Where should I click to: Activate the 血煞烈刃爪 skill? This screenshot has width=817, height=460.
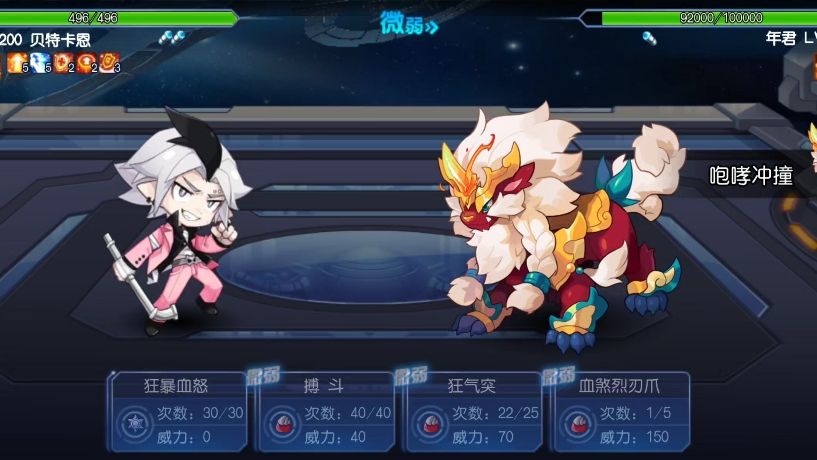tap(620, 412)
